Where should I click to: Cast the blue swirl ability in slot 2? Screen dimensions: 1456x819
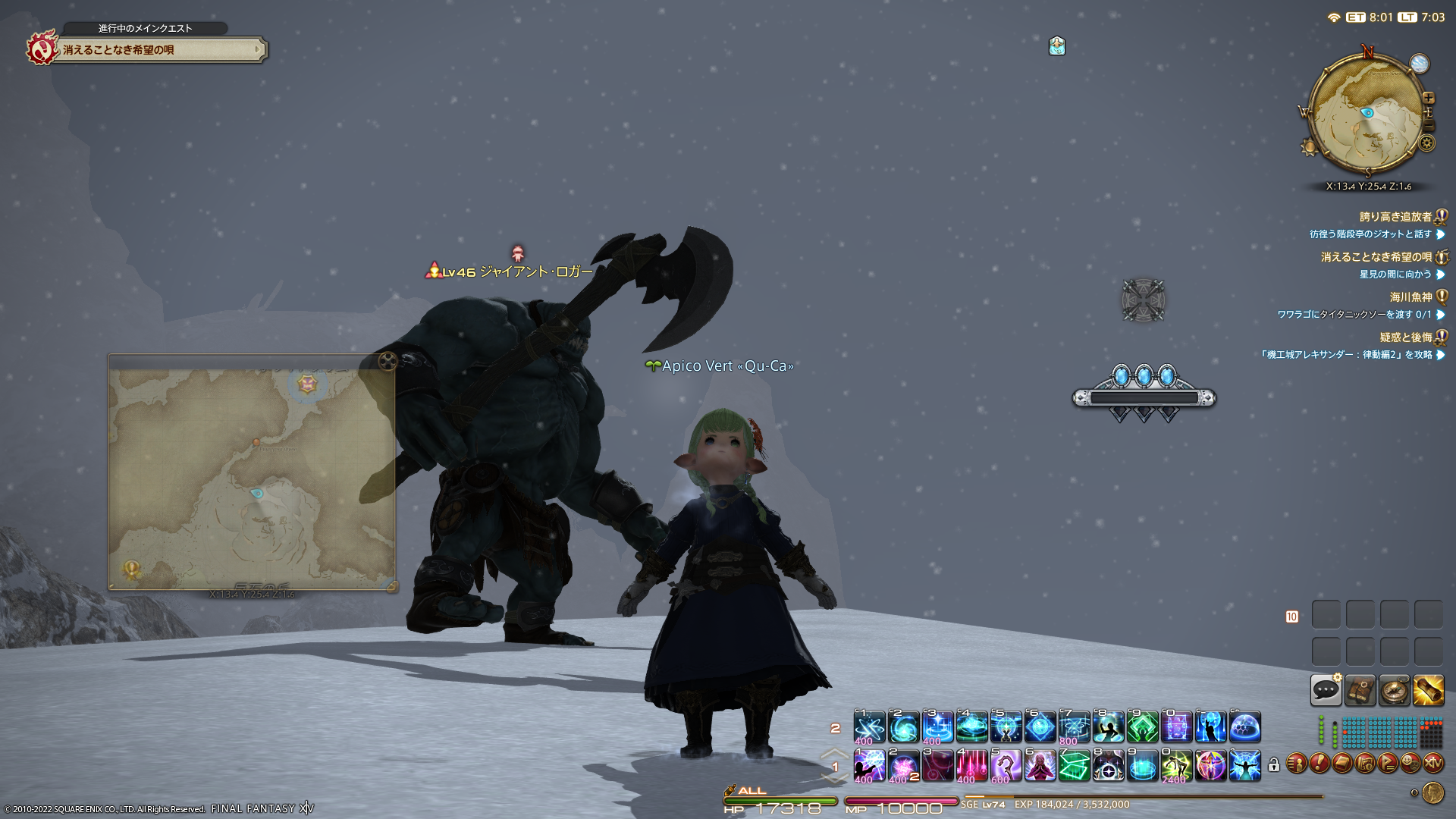[903, 727]
